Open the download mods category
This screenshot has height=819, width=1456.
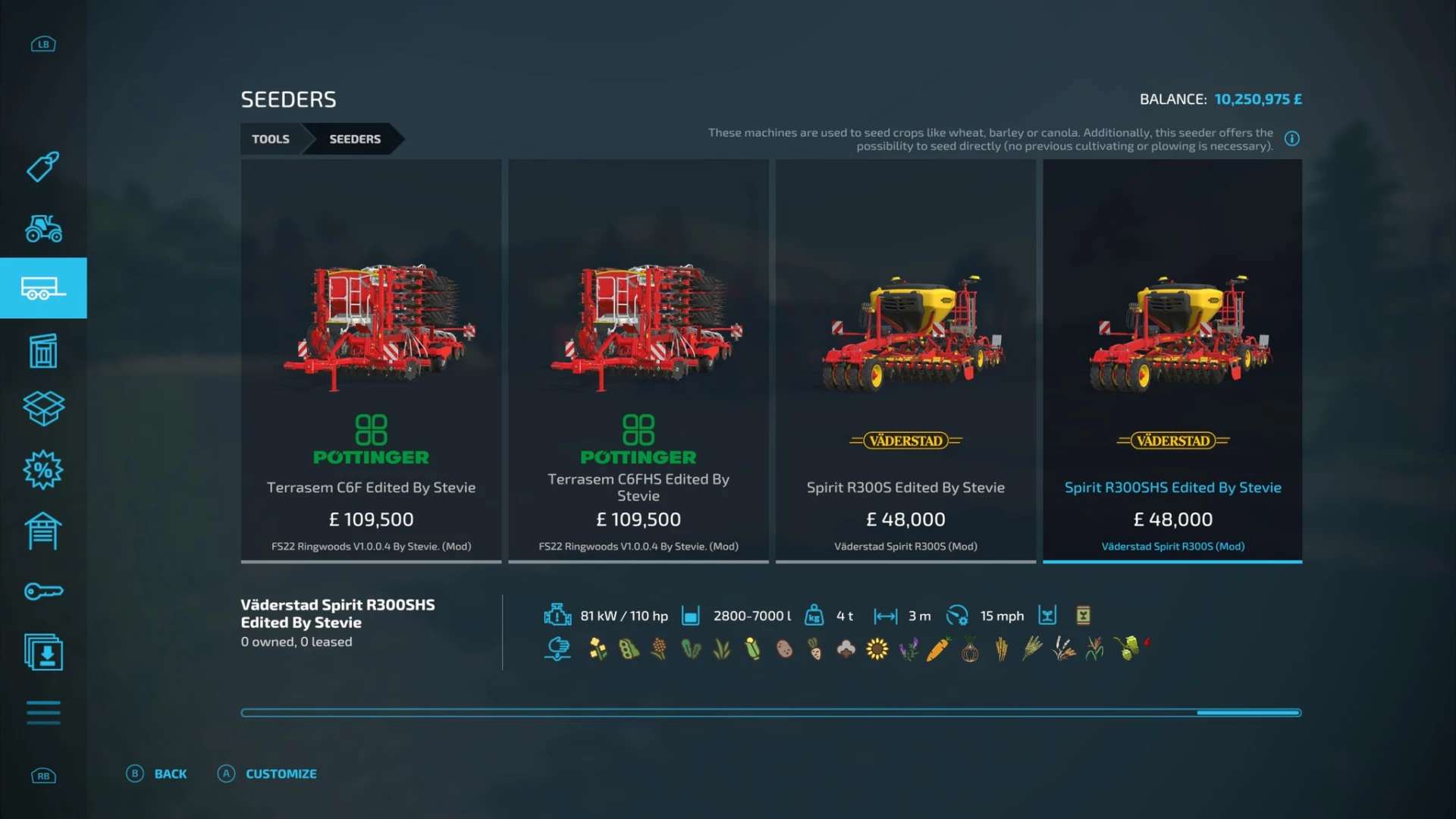(x=43, y=652)
